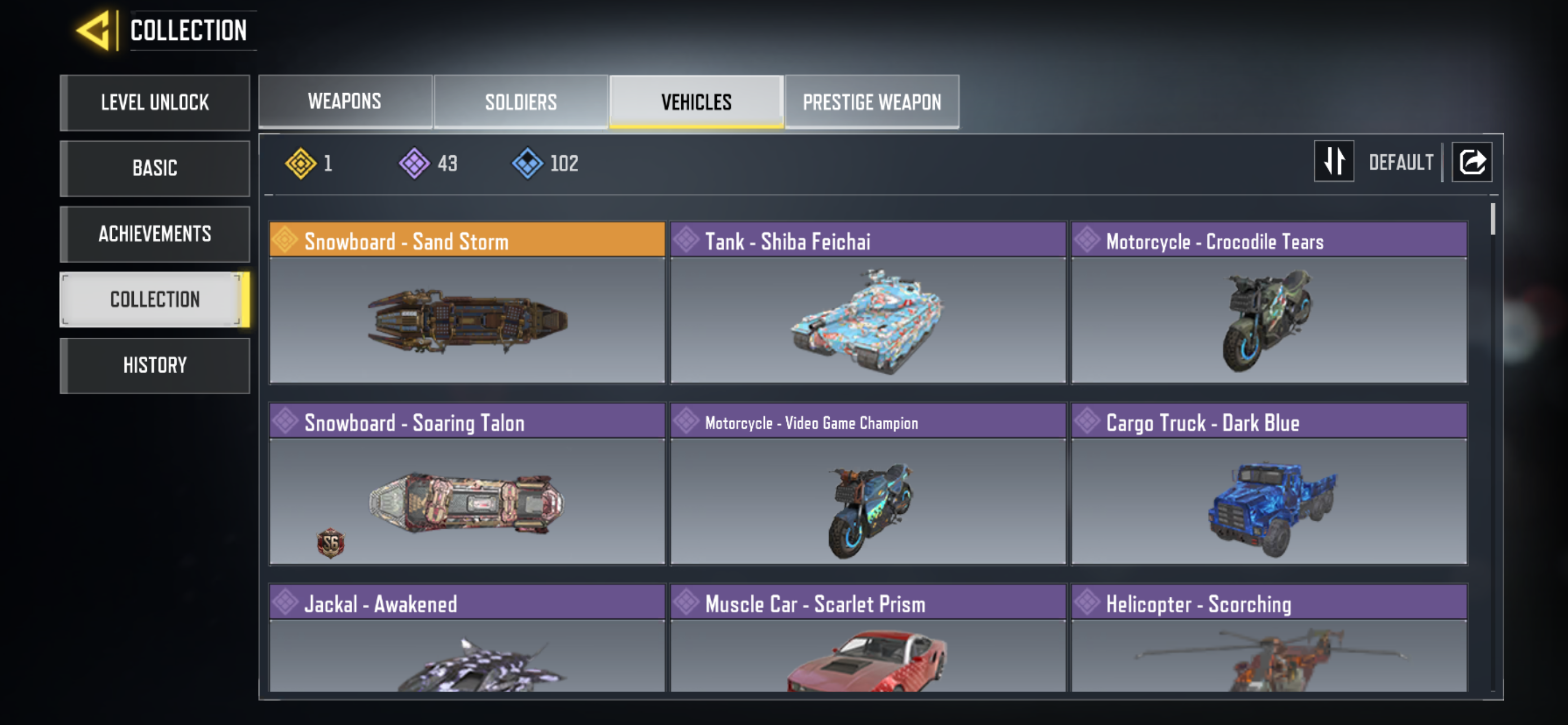Select the Snowboard - Sand Storm card
This screenshot has width=1568, height=725.
[467, 302]
